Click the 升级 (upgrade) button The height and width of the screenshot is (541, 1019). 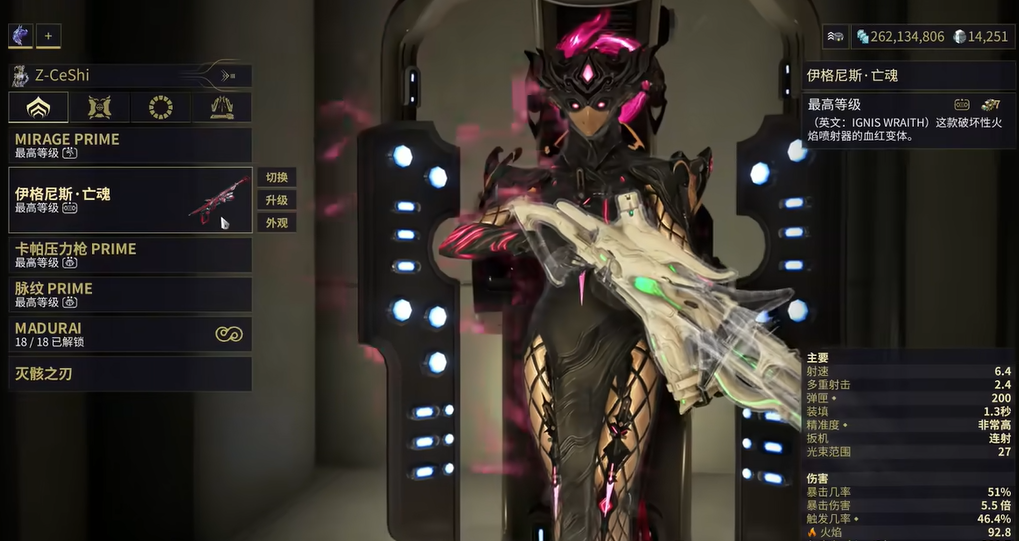pos(276,200)
